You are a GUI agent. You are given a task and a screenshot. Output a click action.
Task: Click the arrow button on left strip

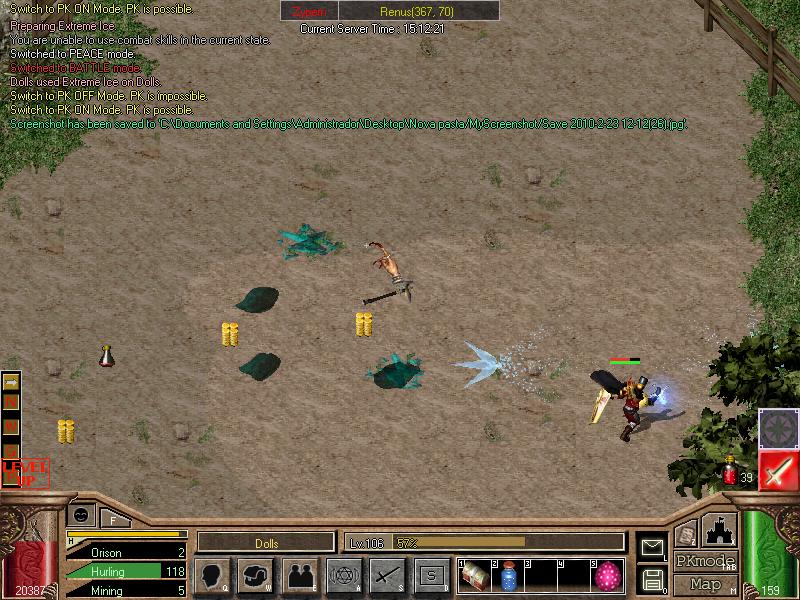click(x=12, y=382)
